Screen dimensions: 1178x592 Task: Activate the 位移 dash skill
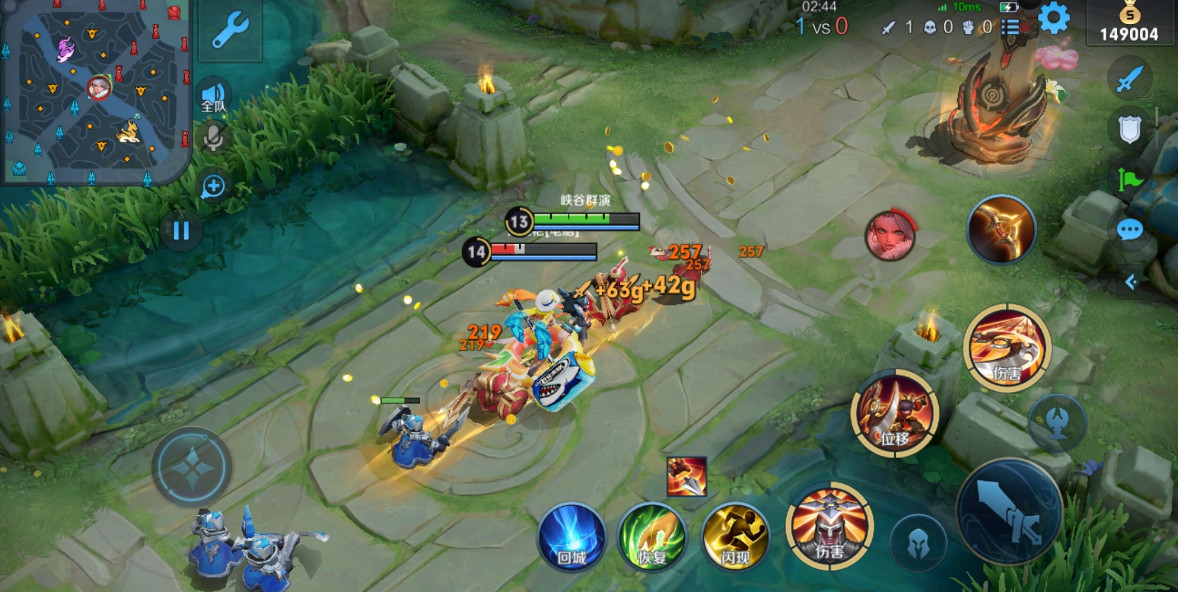pyautogui.click(x=894, y=411)
